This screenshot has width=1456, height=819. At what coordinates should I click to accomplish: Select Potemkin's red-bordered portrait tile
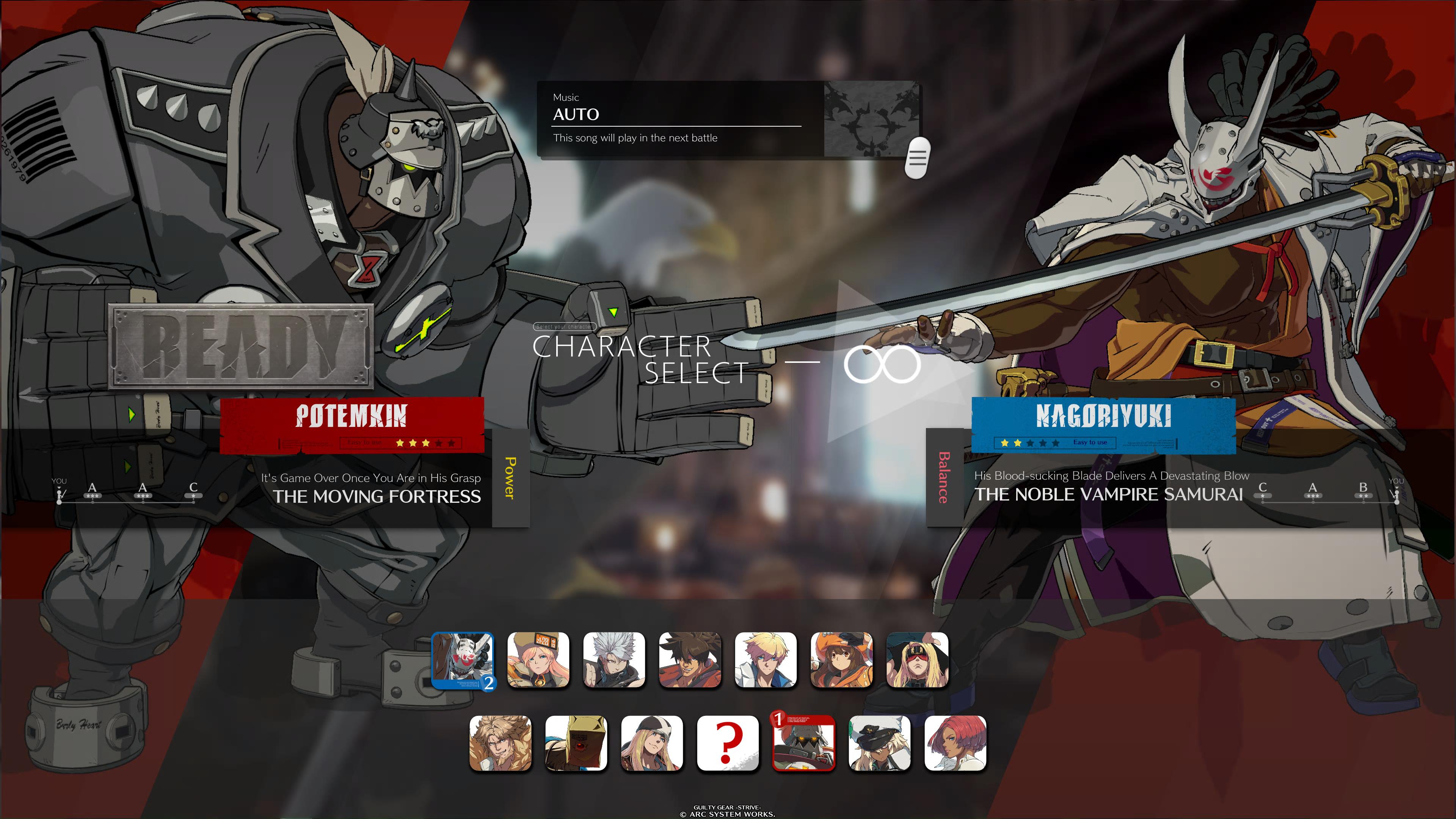pyautogui.click(x=803, y=743)
